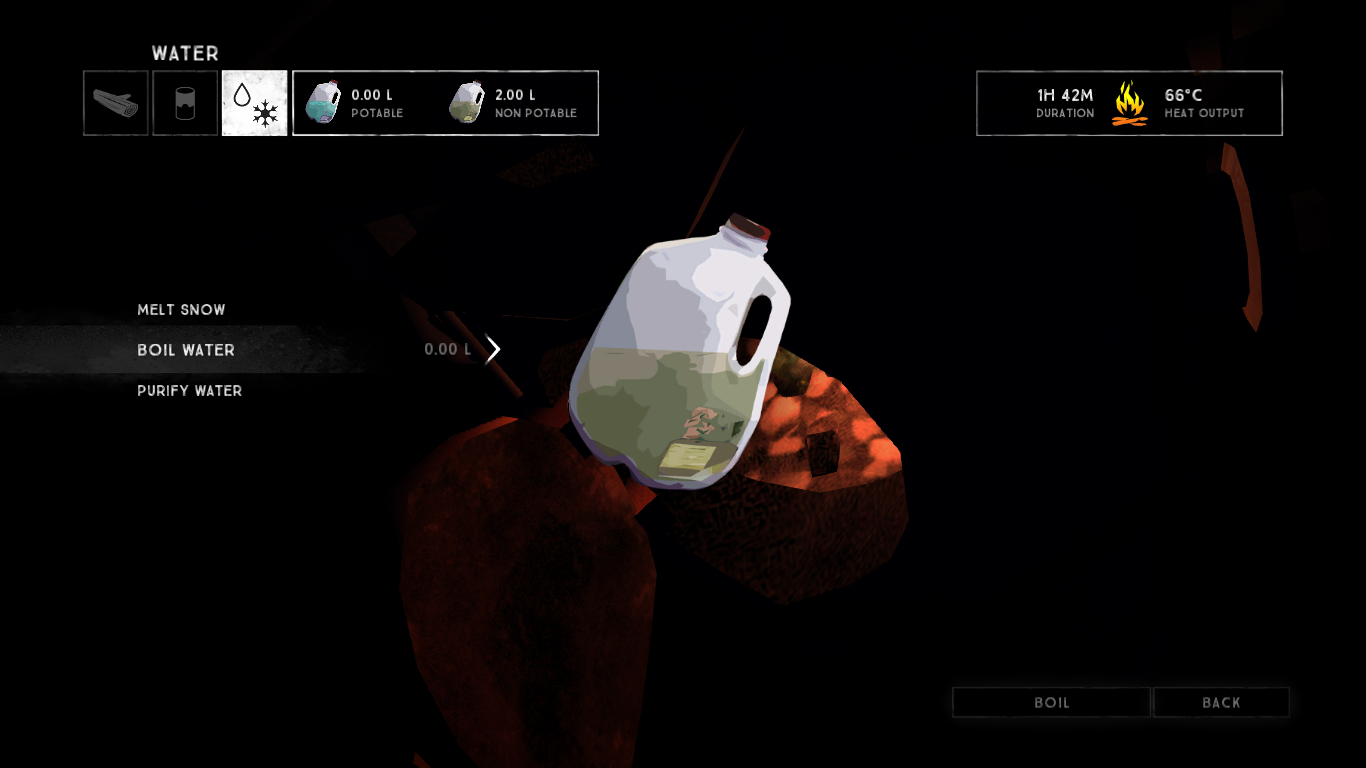Viewport: 1366px width, 768px height.
Task: Select the Boil Water entry
Action: tap(186, 350)
